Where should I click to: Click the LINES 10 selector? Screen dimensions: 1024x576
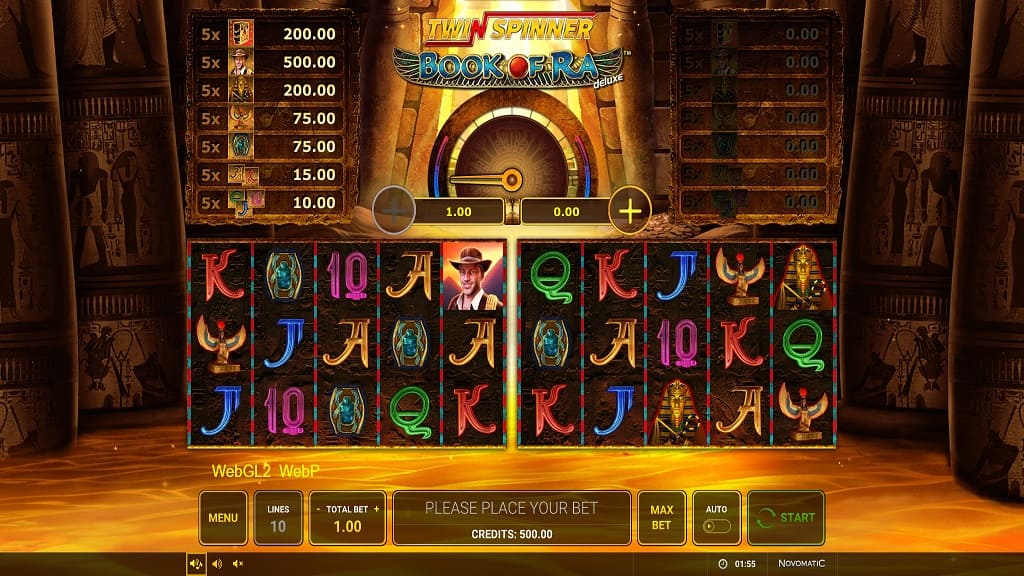pyautogui.click(x=278, y=517)
